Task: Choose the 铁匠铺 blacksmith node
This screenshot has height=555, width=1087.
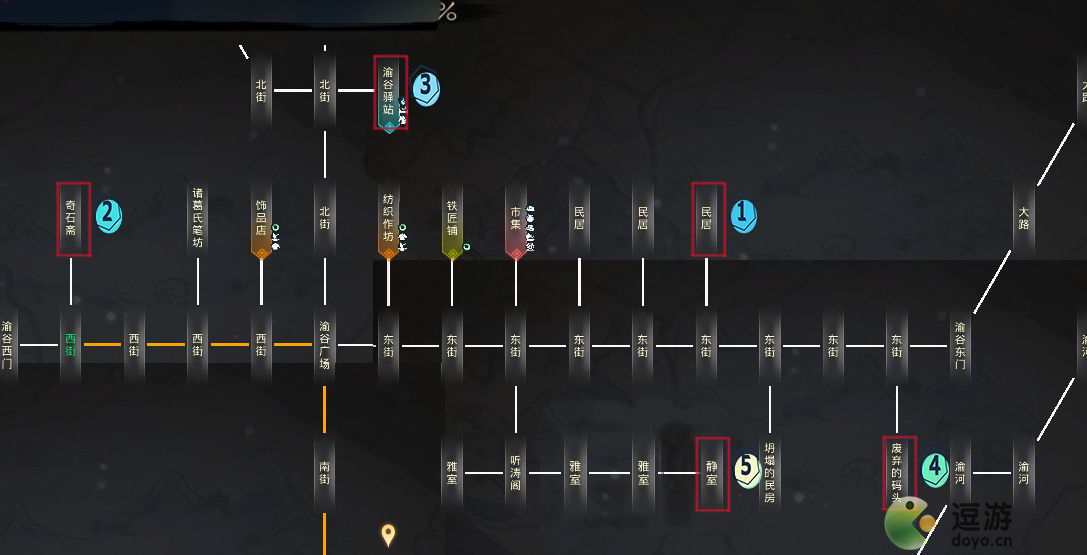Action: point(452,219)
